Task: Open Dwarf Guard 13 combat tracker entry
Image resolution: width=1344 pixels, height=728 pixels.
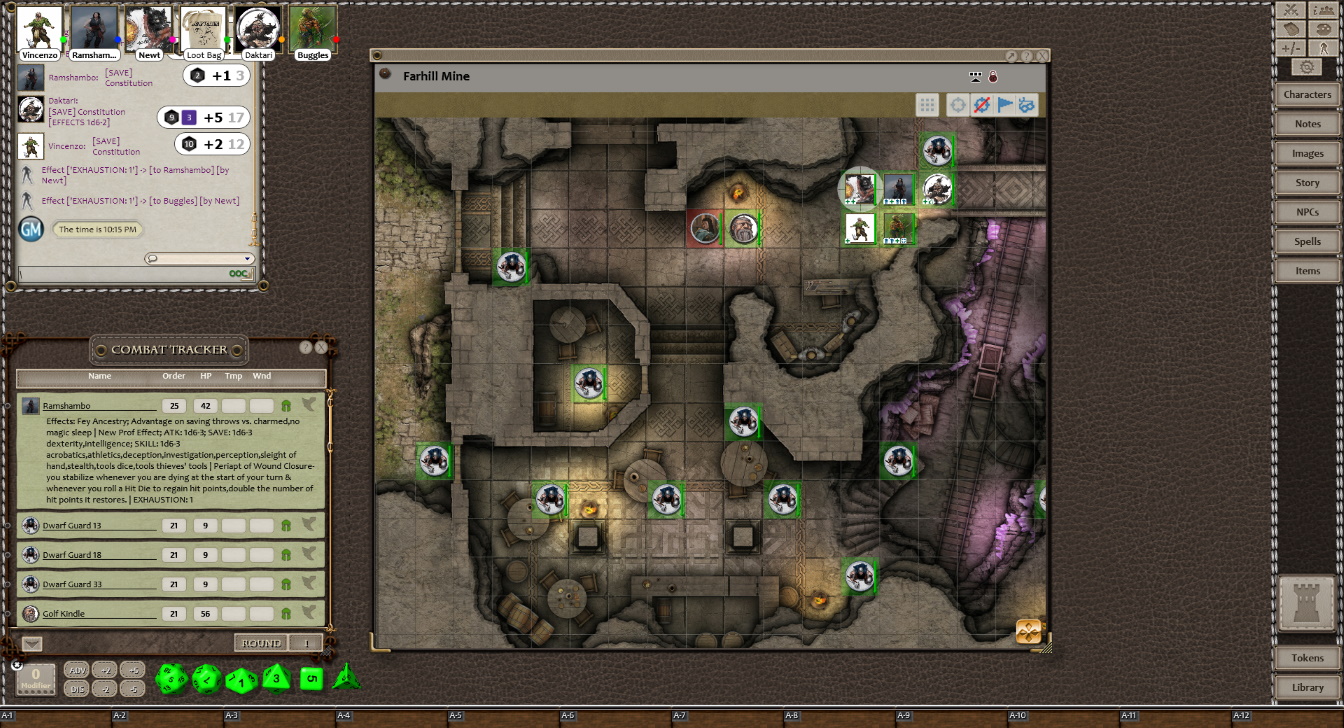Action: point(72,526)
